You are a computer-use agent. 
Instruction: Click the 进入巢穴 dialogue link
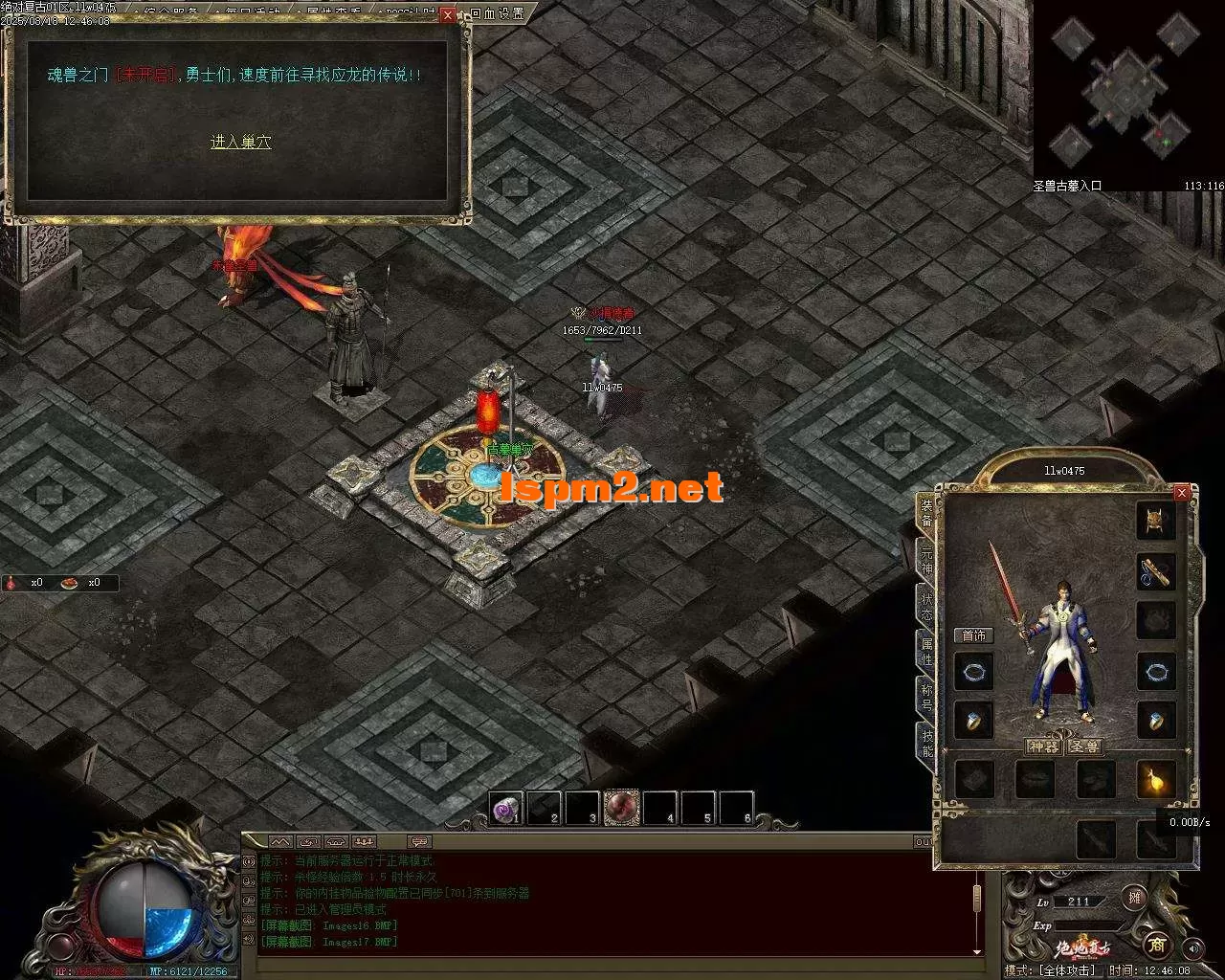tap(240, 142)
